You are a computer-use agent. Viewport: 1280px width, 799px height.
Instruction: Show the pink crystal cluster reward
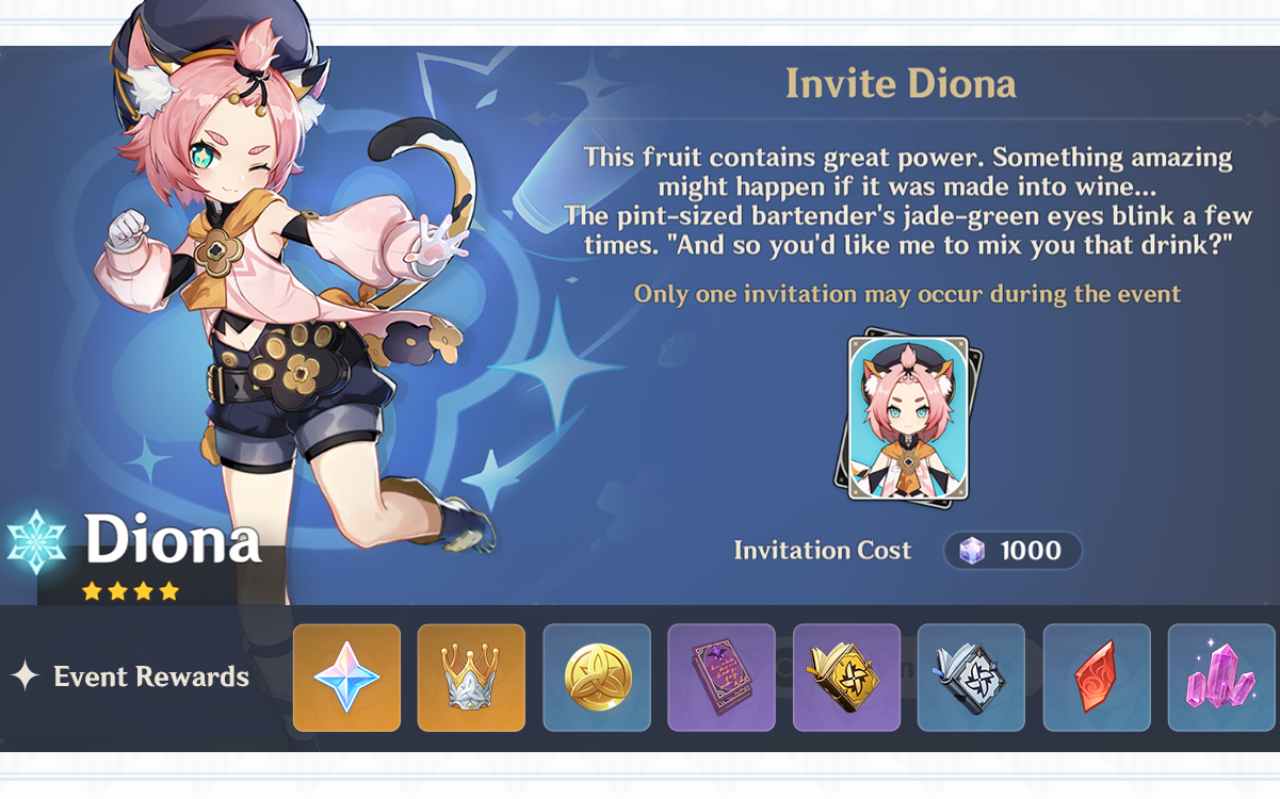pos(1221,677)
